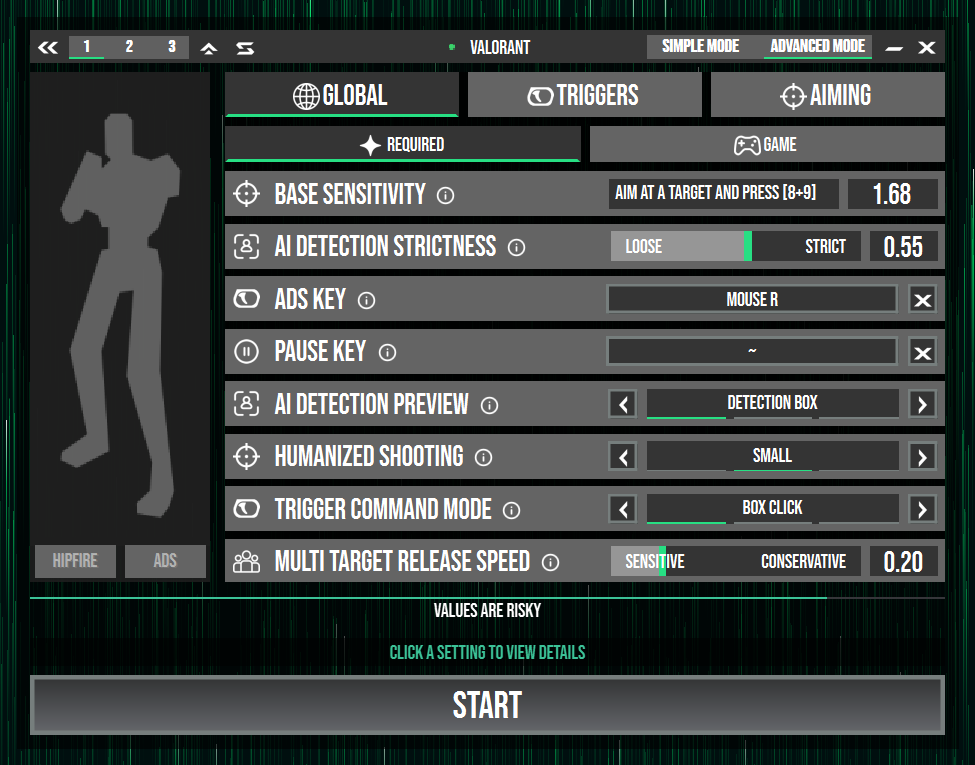Choose profile number 3

(x=171, y=47)
